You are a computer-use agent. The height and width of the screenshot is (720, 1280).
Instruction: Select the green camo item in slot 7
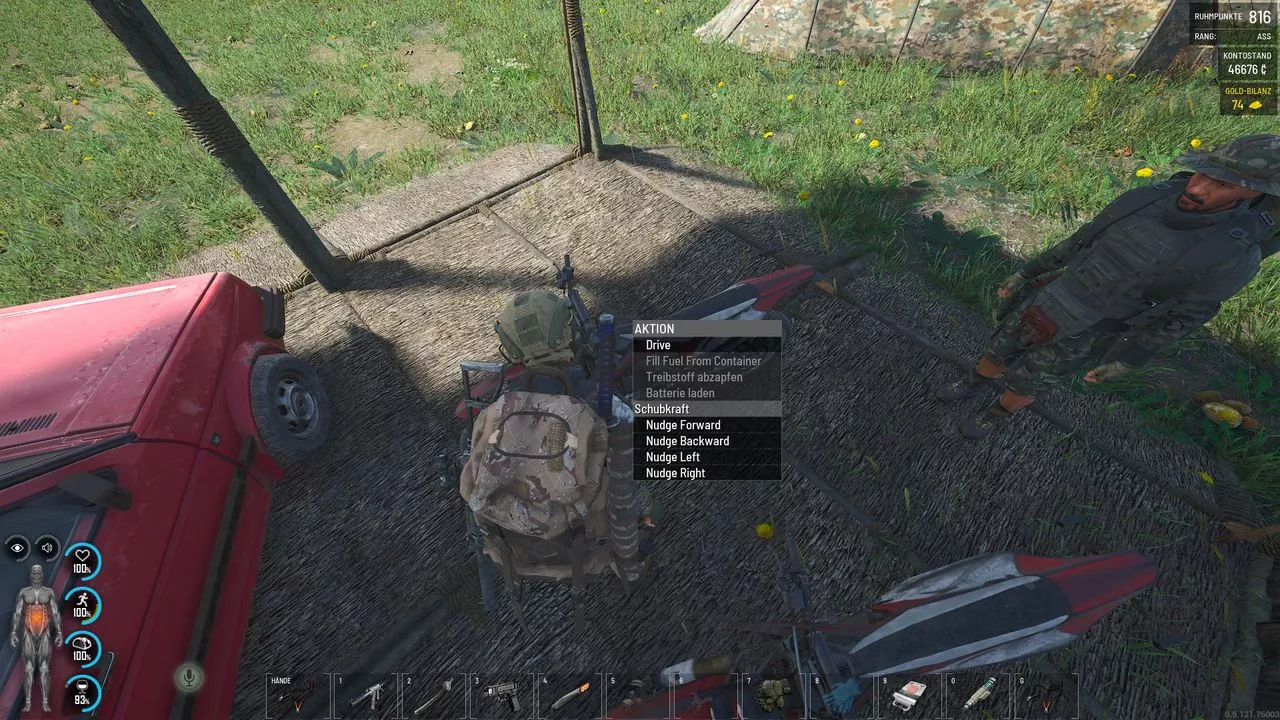[774, 694]
